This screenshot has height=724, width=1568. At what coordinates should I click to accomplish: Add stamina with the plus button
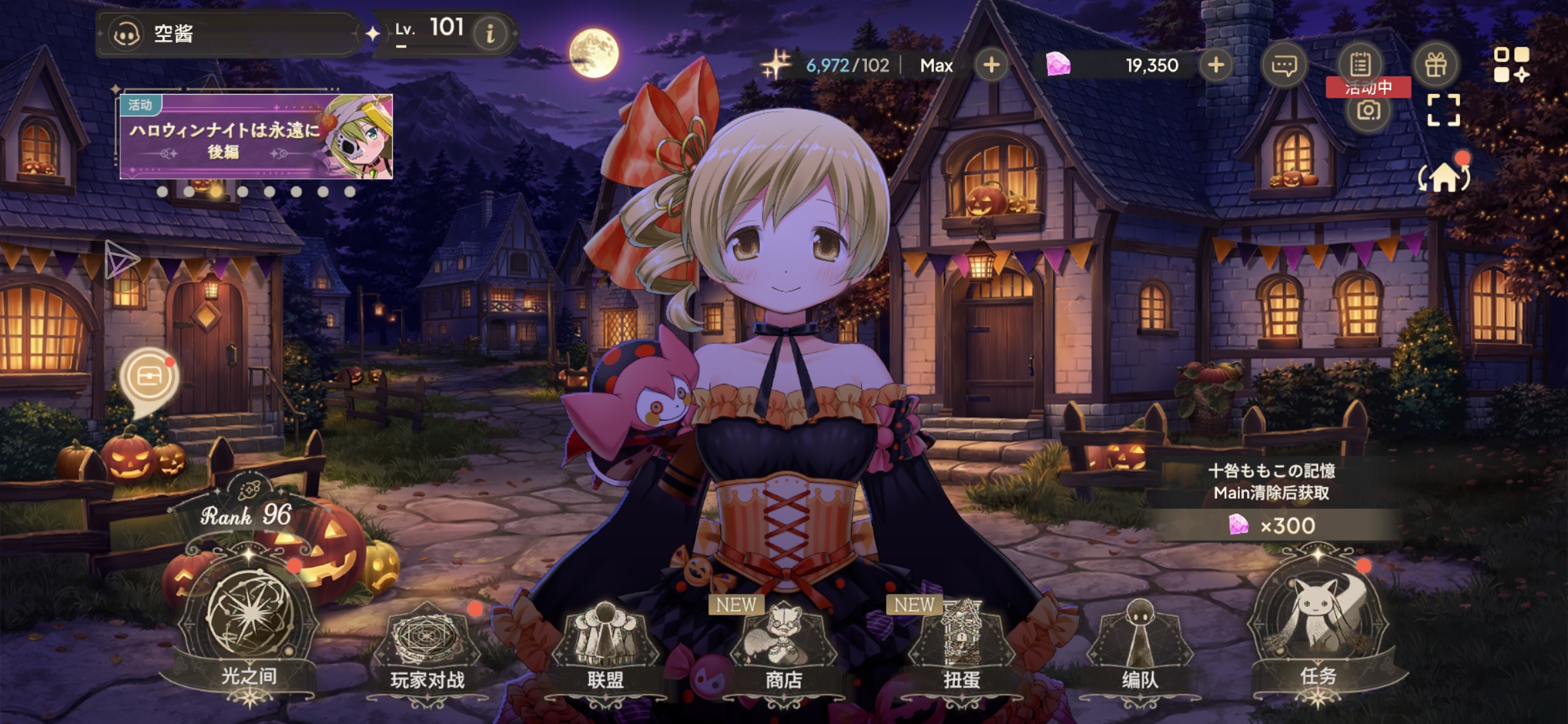point(991,65)
